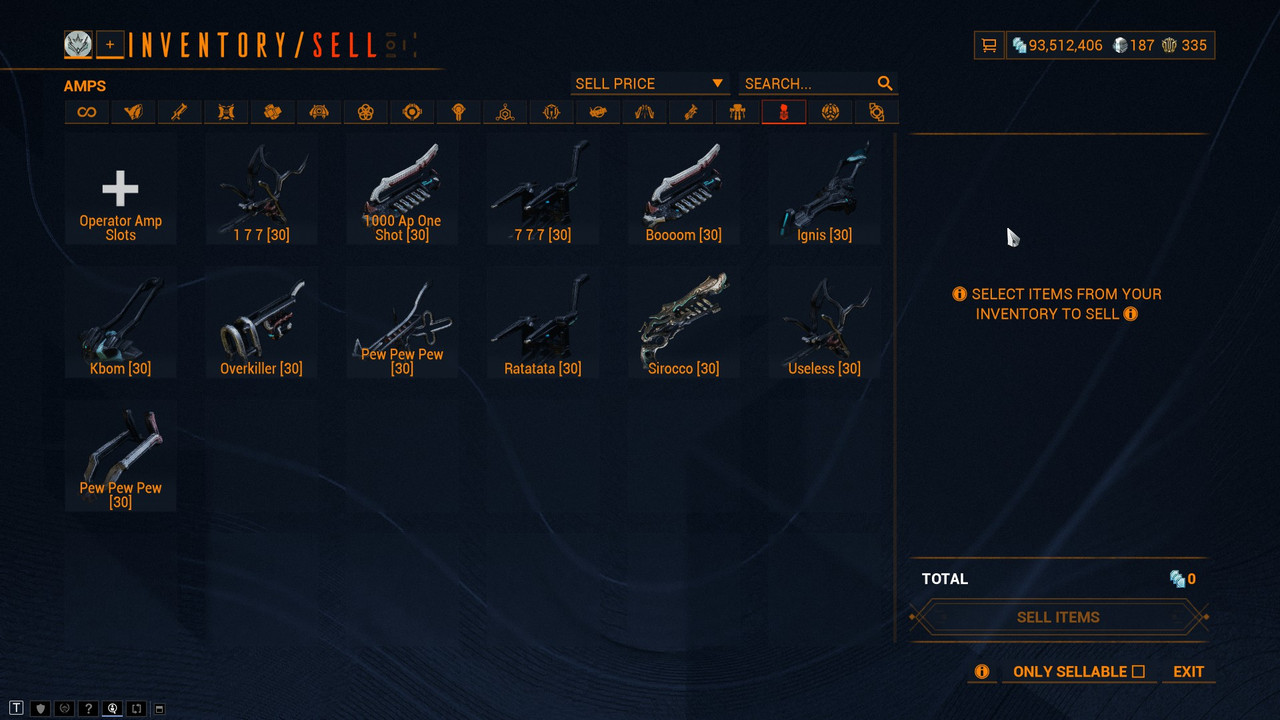Show all items with the infinity tab
1280x720 pixels.
[x=87, y=112]
